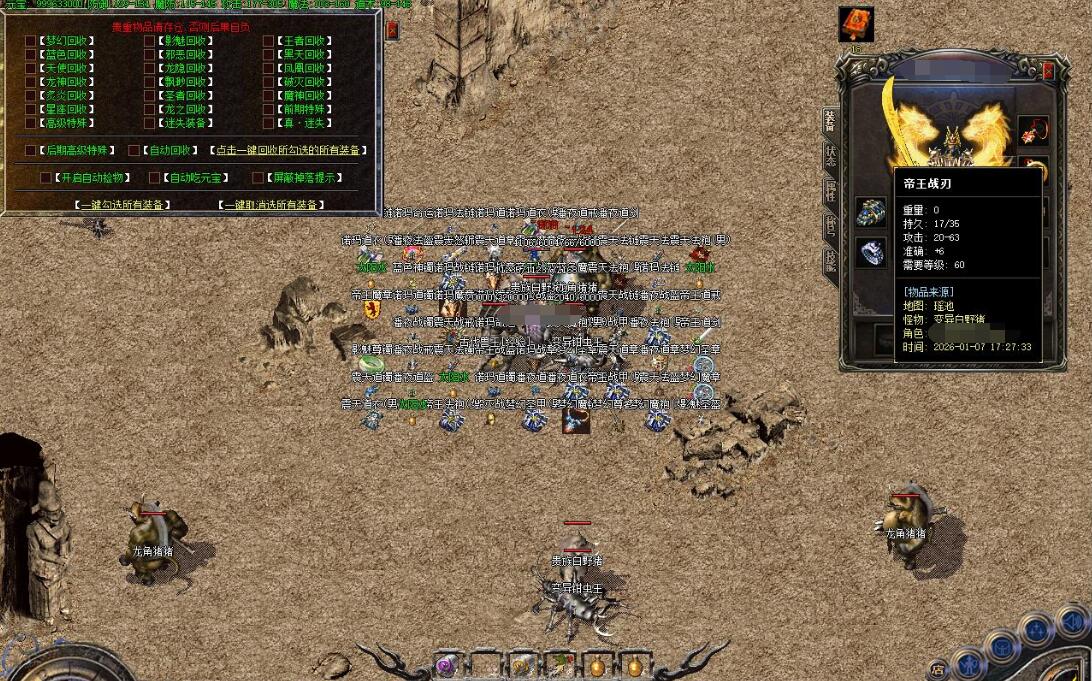Tick the 后期高级特殊 checkbox

(31, 150)
